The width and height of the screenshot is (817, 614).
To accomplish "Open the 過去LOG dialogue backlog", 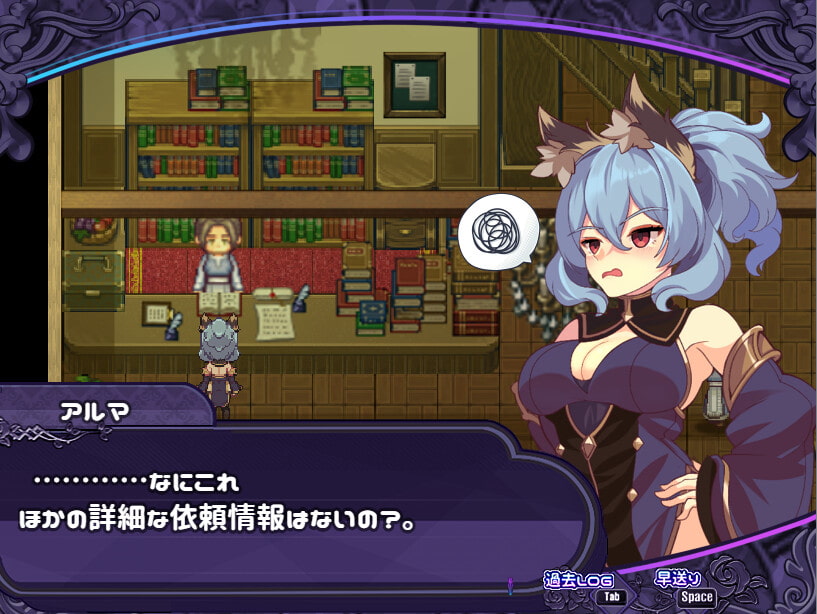I will pos(577,587).
